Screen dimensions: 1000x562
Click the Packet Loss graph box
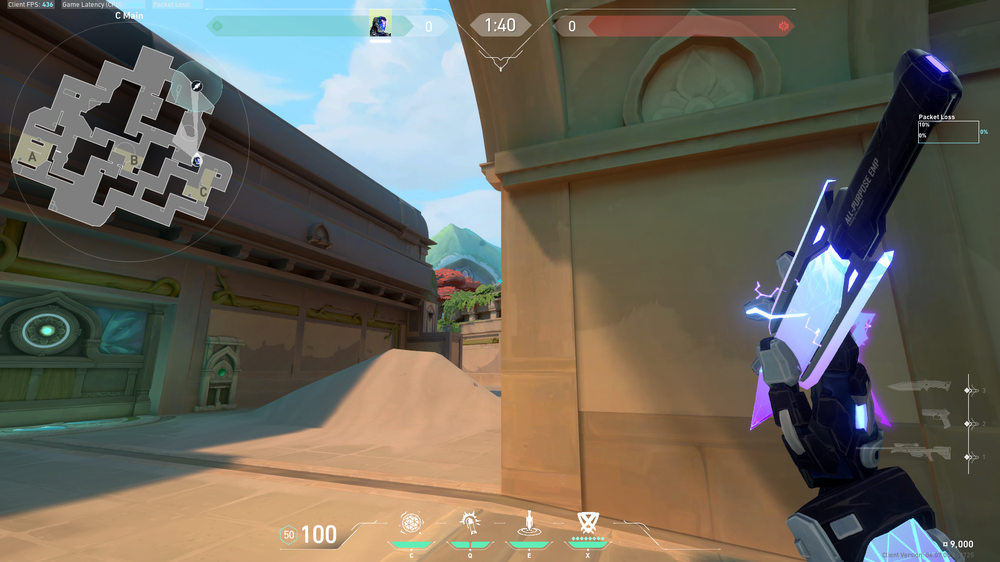[948, 132]
